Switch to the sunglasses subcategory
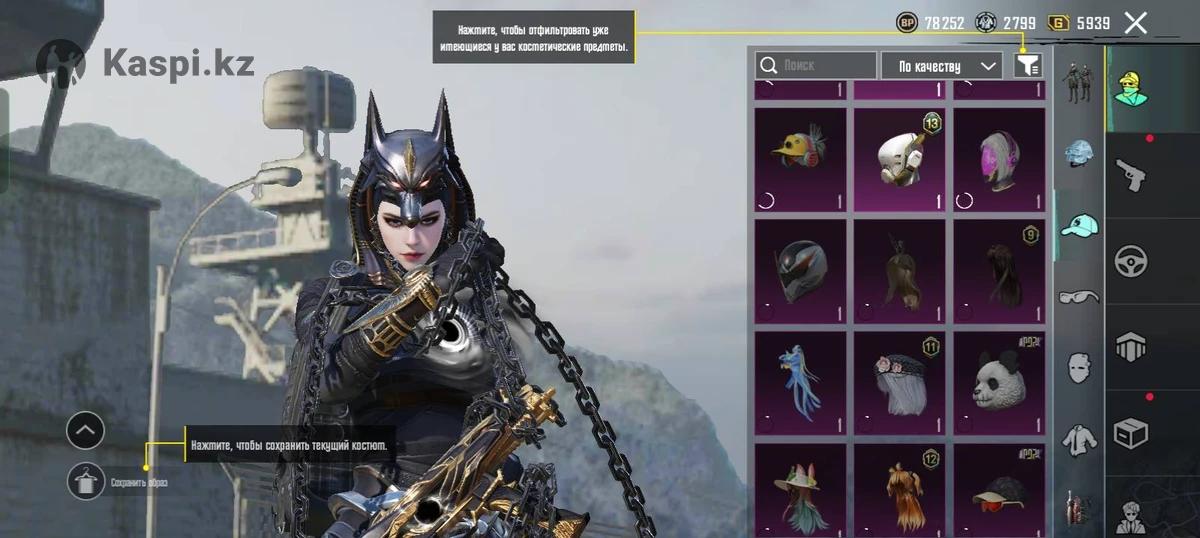This screenshot has width=1200, height=538. coord(1079,296)
